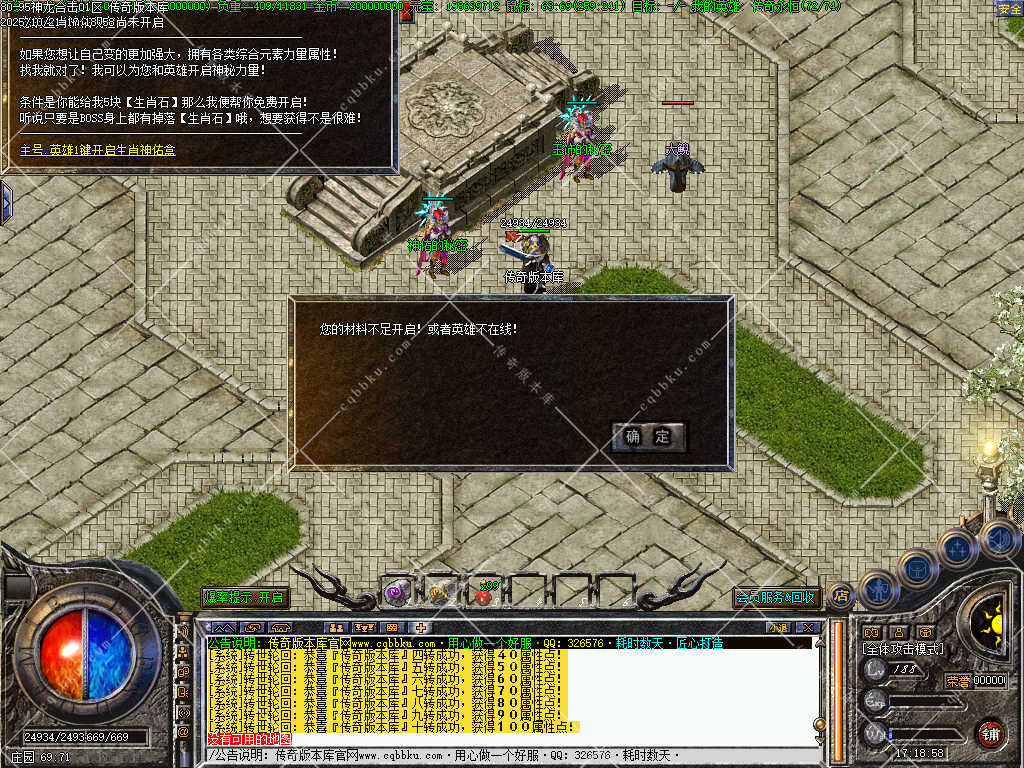Select the purple swirl scroll hotbar slot

397,593
